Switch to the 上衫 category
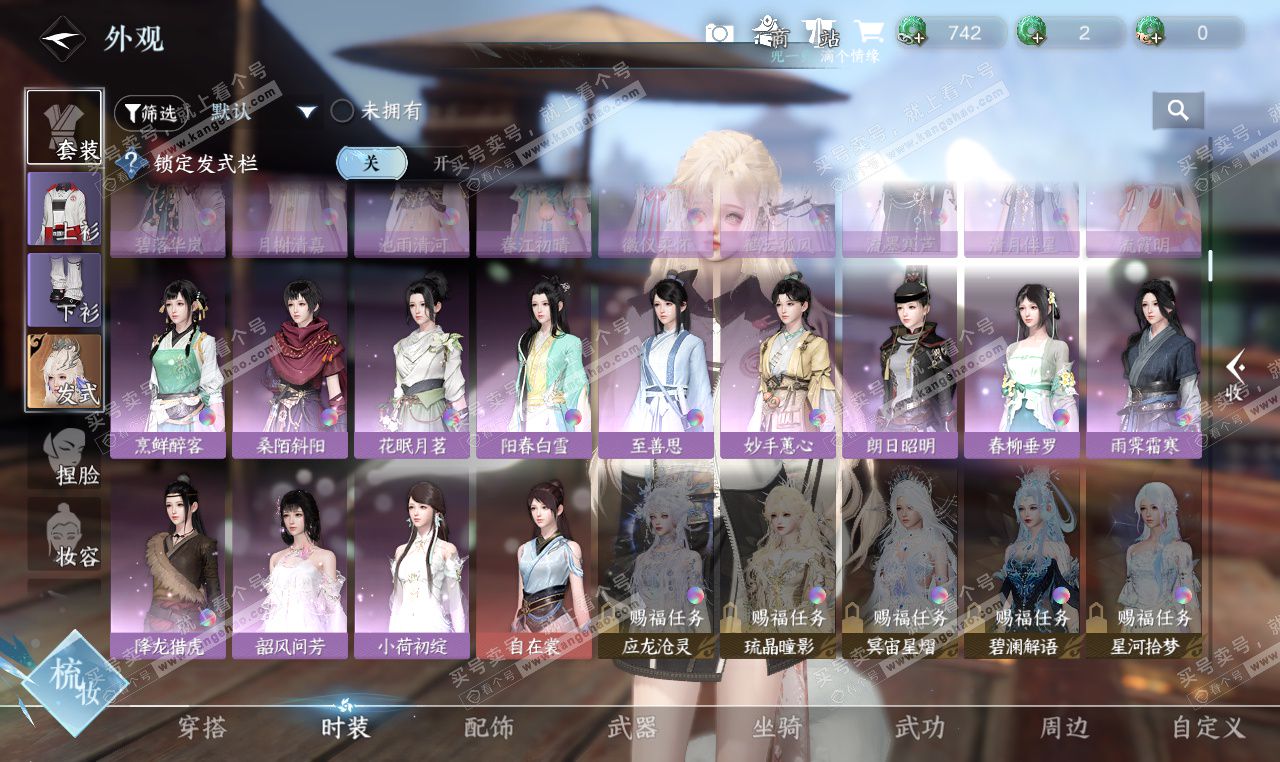1280x762 pixels. click(x=64, y=209)
